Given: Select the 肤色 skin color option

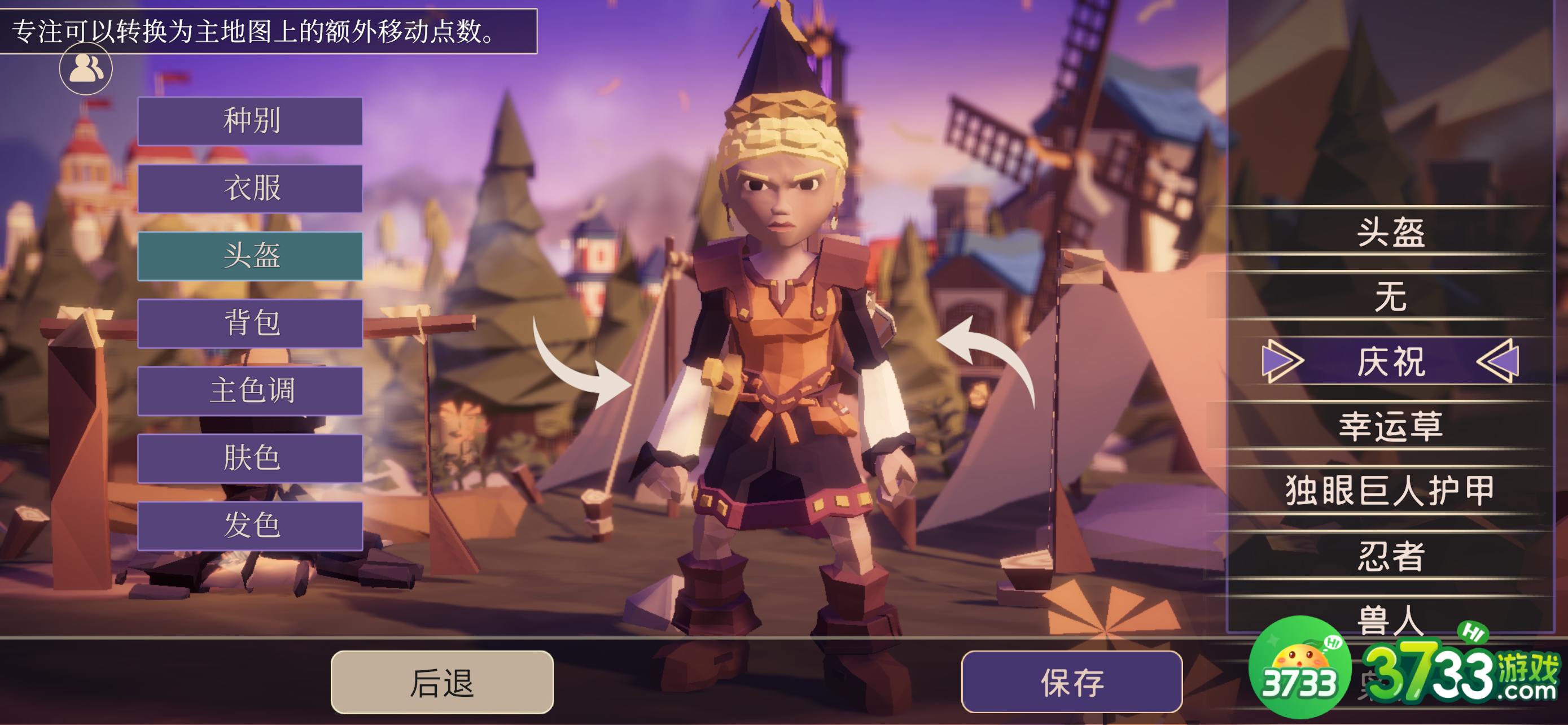Looking at the screenshot, I should pyautogui.click(x=250, y=458).
